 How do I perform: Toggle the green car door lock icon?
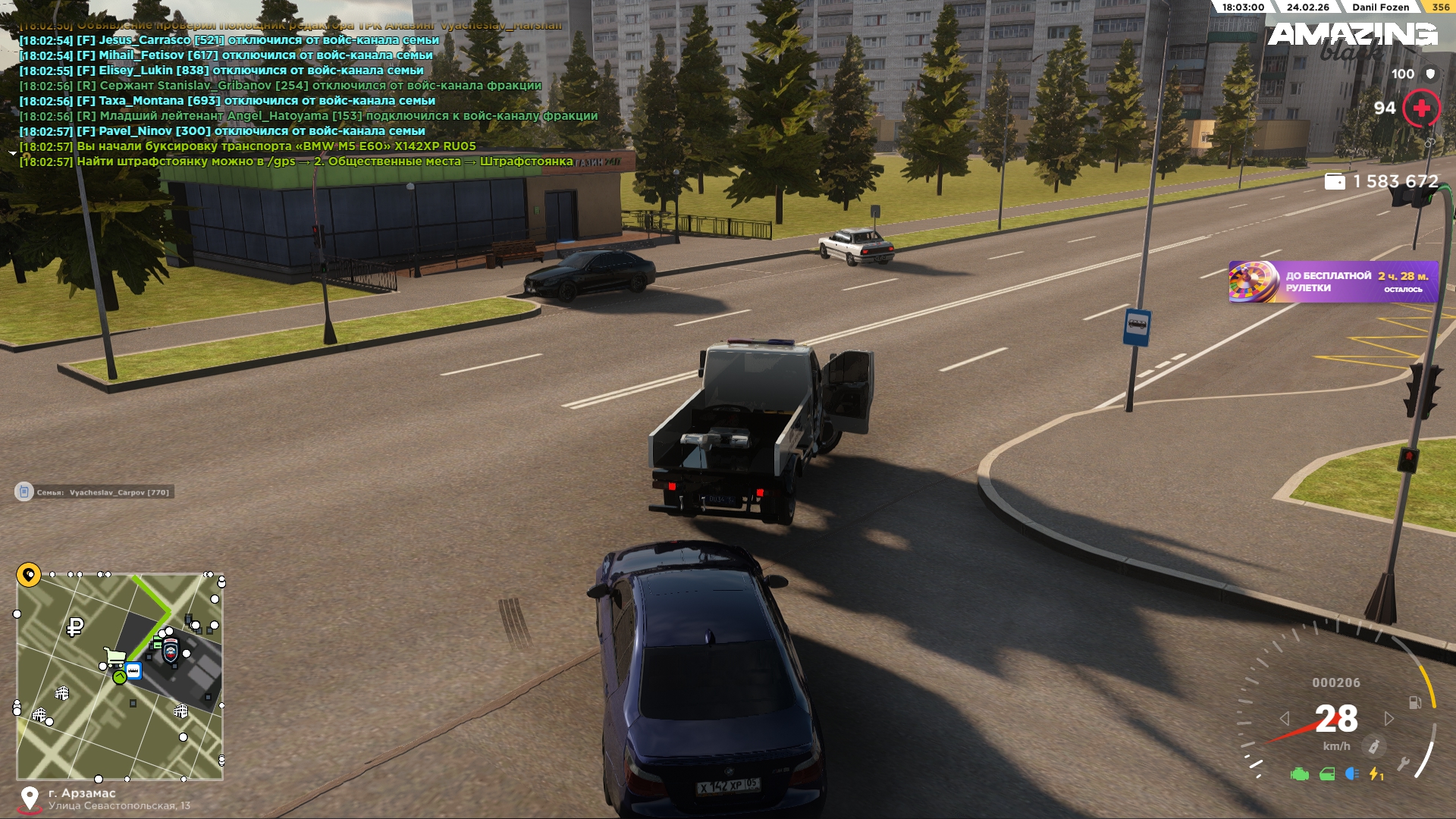pyautogui.click(x=1327, y=774)
